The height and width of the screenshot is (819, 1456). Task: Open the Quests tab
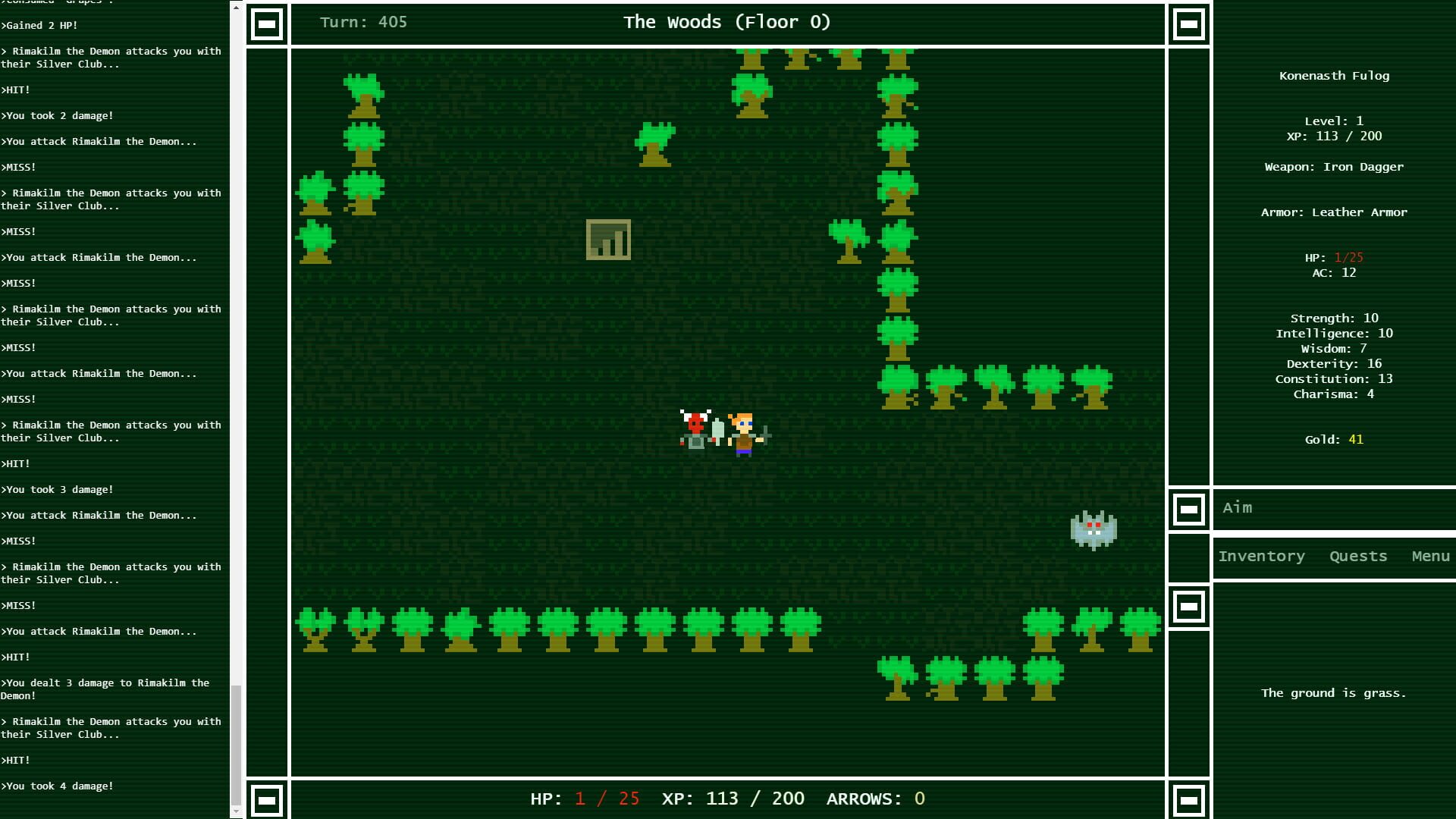click(1357, 556)
